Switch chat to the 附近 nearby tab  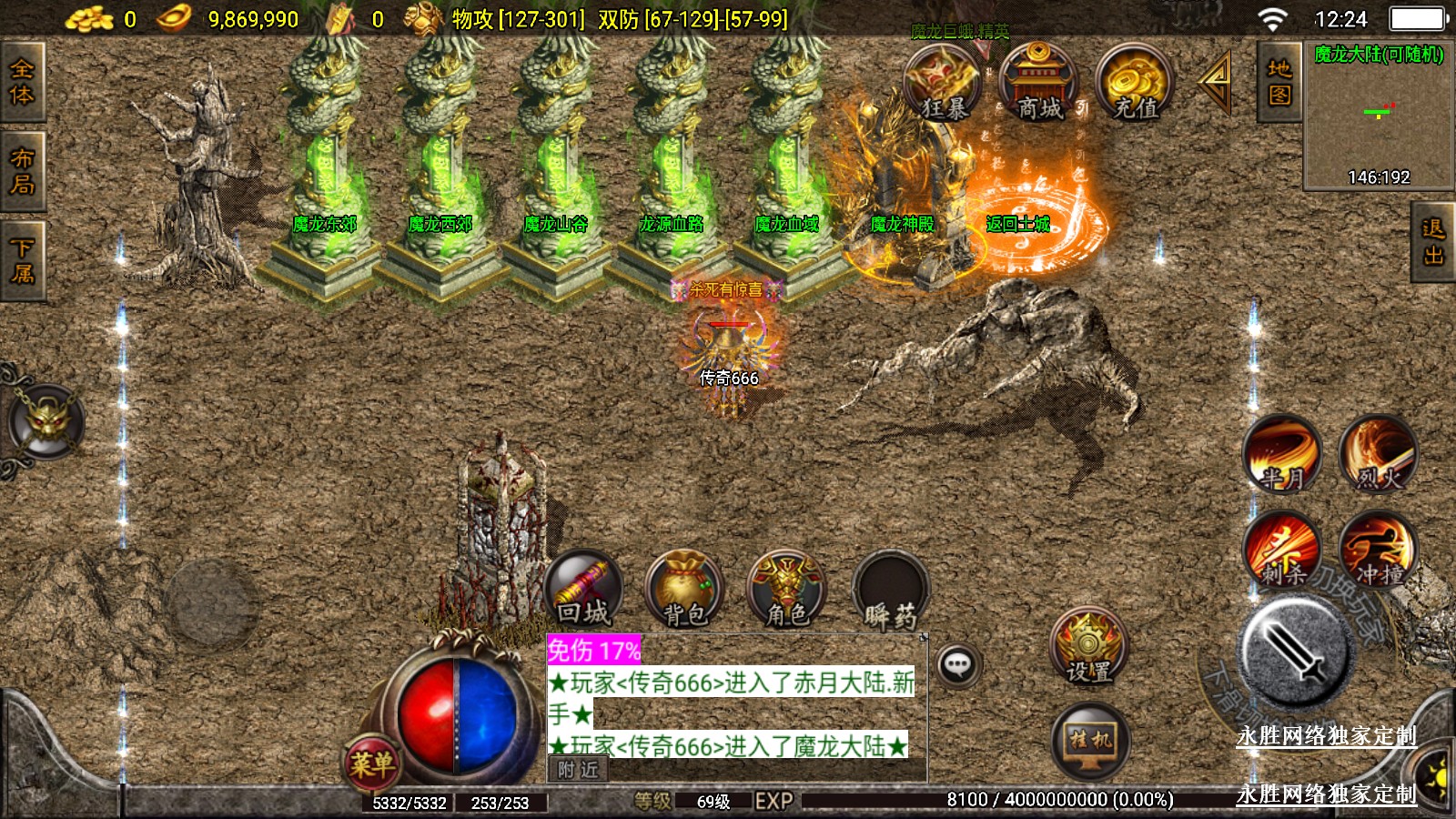click(x=579, y=770)
